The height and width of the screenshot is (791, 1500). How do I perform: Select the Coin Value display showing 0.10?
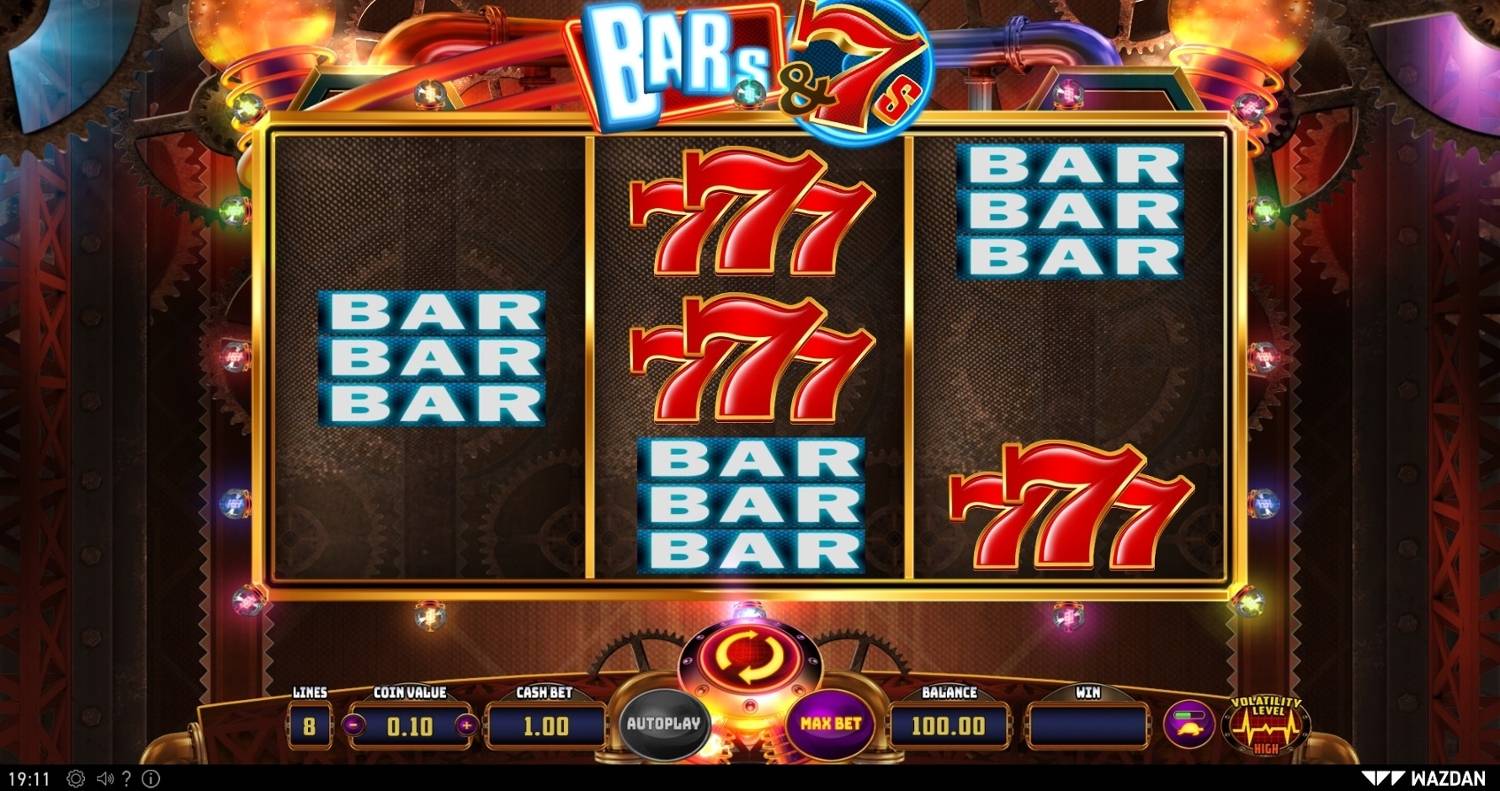point(410,724)
